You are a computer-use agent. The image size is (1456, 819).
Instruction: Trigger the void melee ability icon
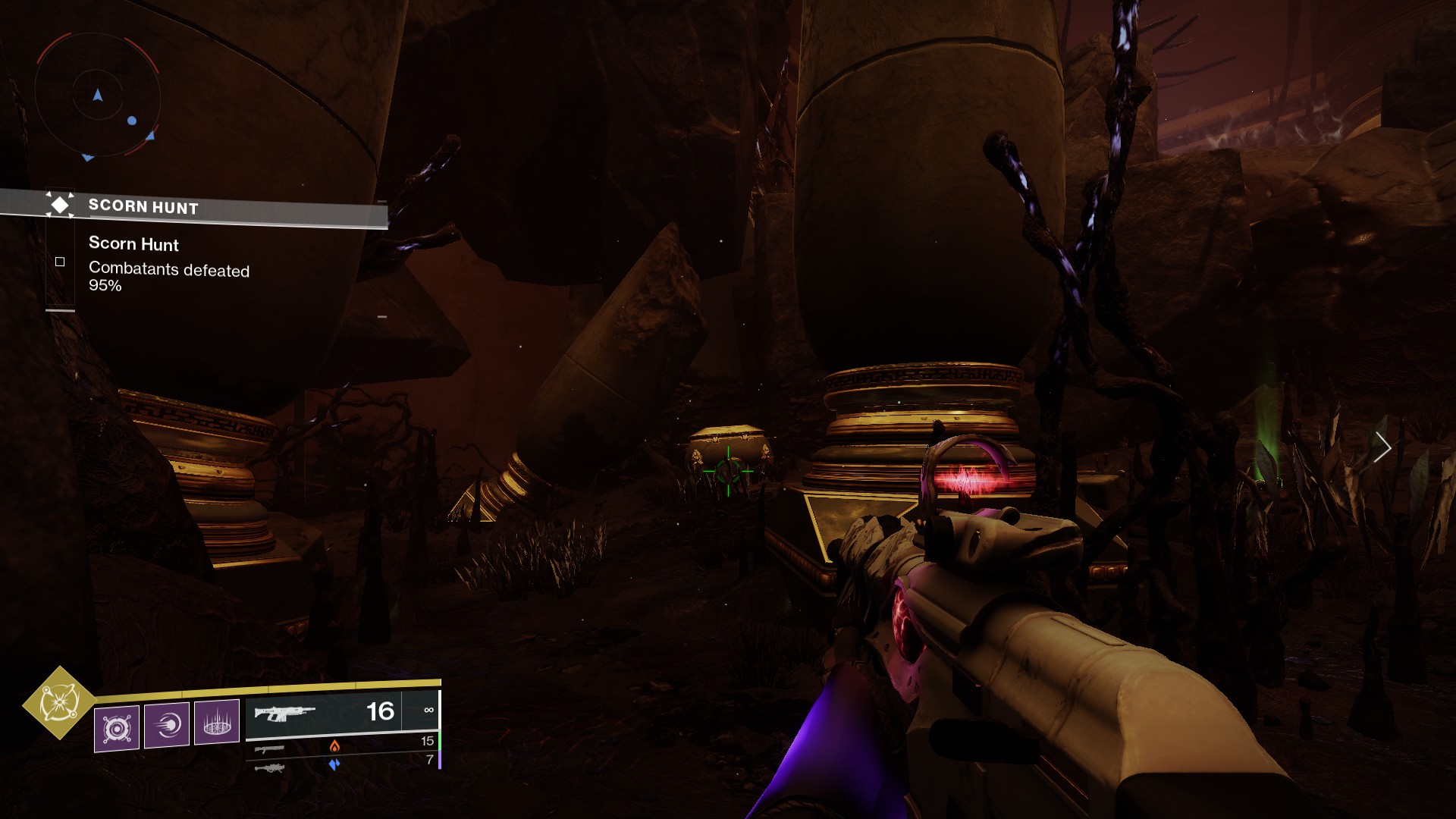point(167,725)
